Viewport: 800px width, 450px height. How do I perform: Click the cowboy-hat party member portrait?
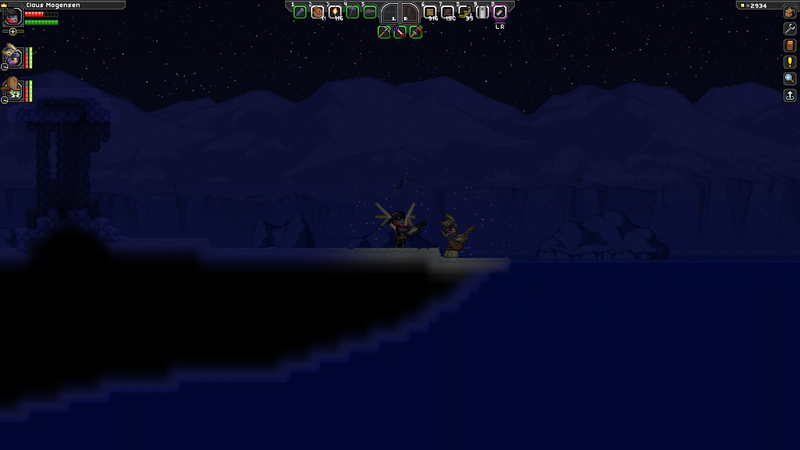(x=13, y=88)
